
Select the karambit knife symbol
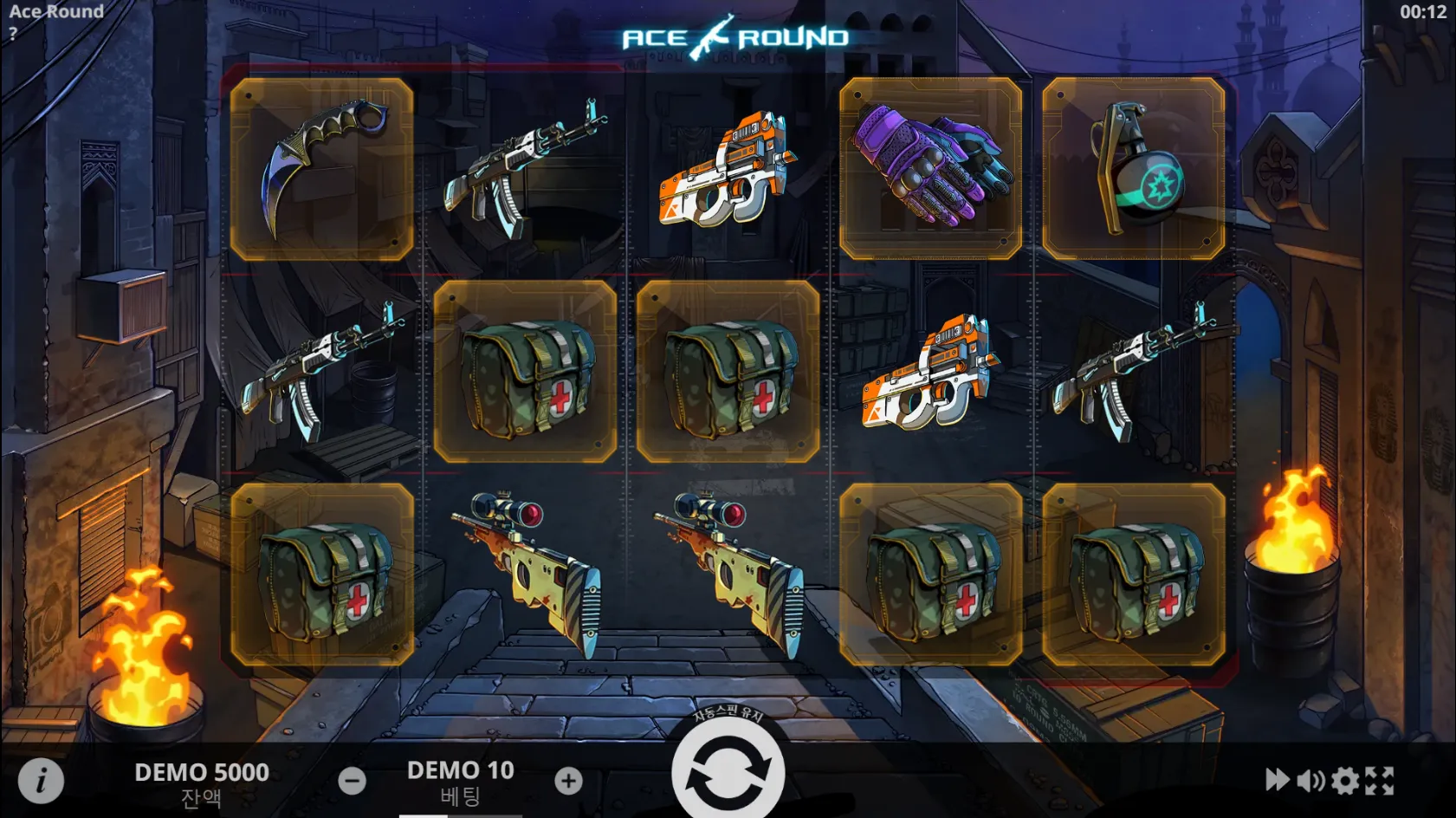coord(323,165)
